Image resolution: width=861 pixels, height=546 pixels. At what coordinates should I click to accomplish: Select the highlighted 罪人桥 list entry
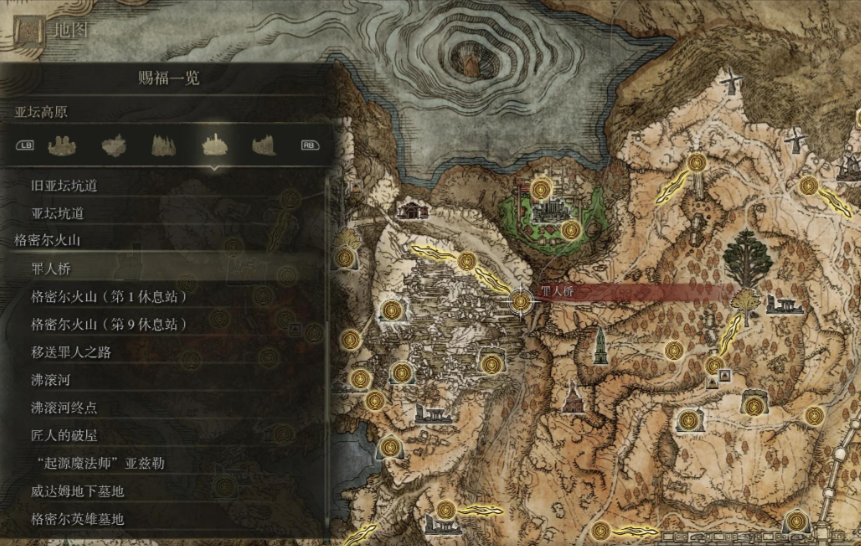[x=51, y=269]
